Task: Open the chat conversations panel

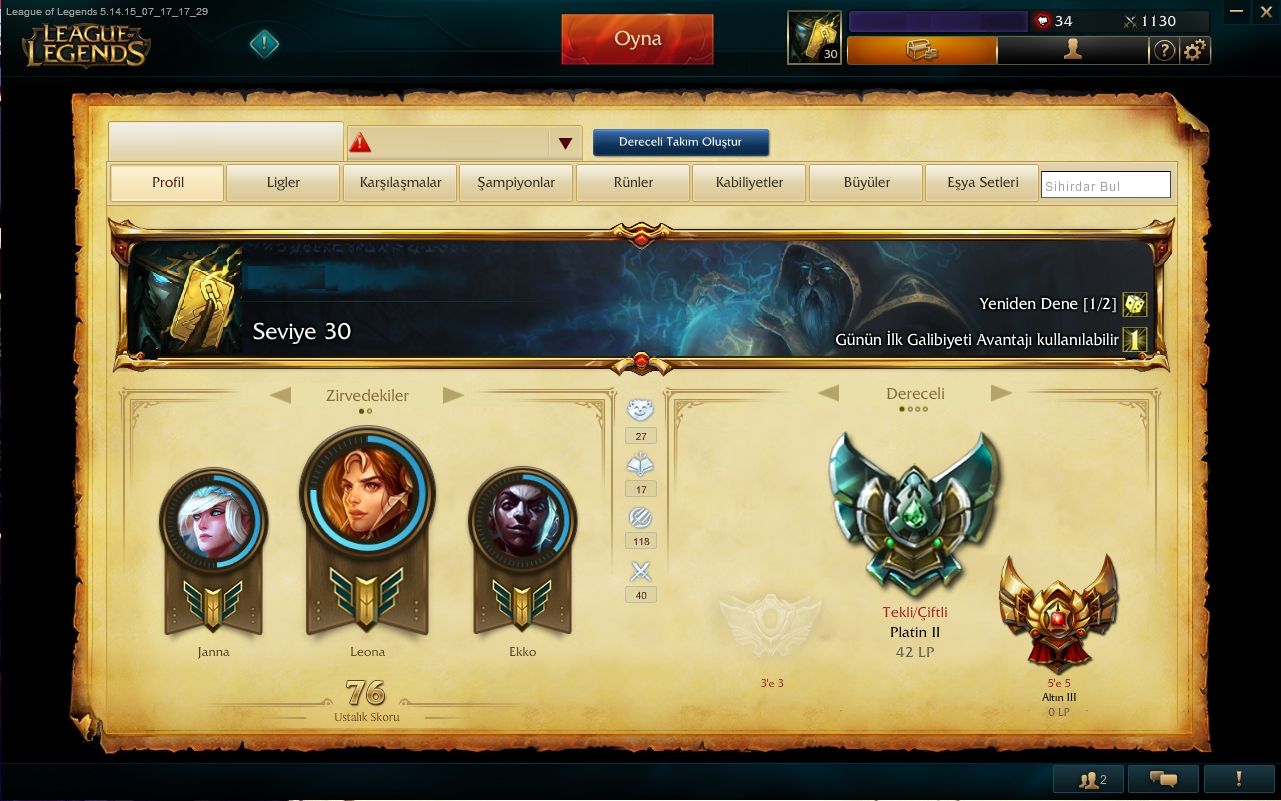Action: (1163, 778)
